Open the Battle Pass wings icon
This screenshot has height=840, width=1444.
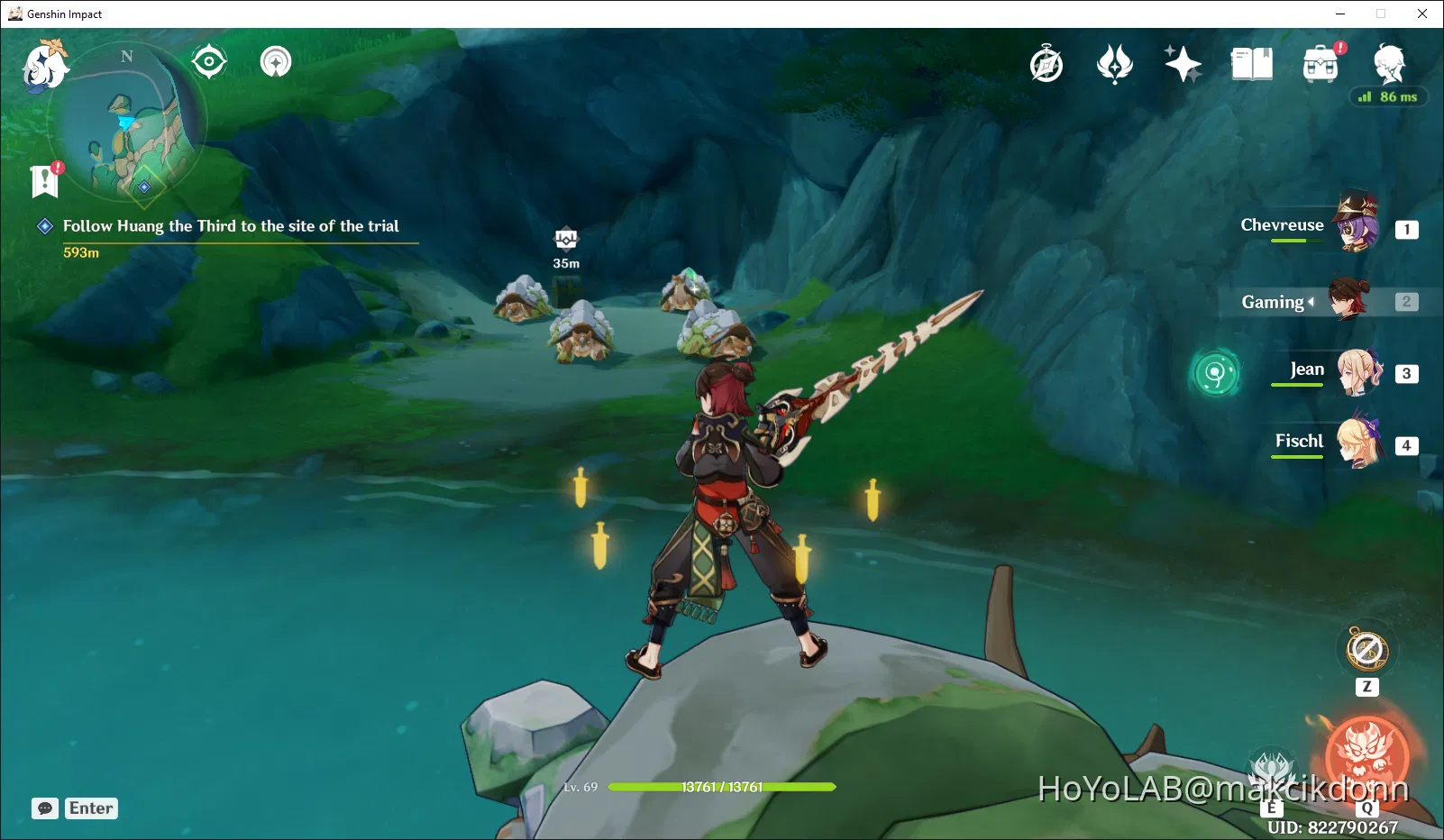[x=1115, y=63]
